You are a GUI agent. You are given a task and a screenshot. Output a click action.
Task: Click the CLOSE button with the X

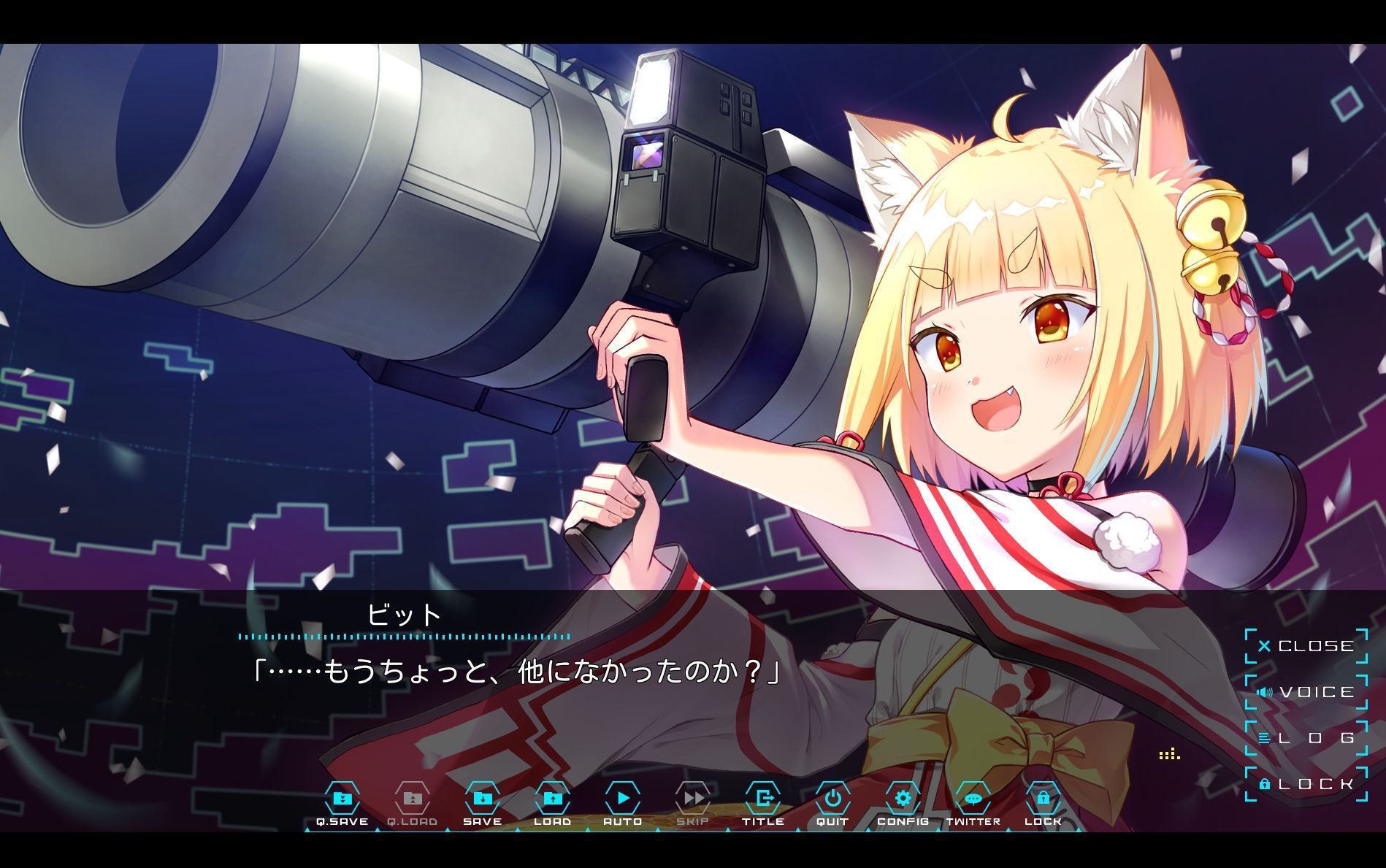pos(1307,646)
